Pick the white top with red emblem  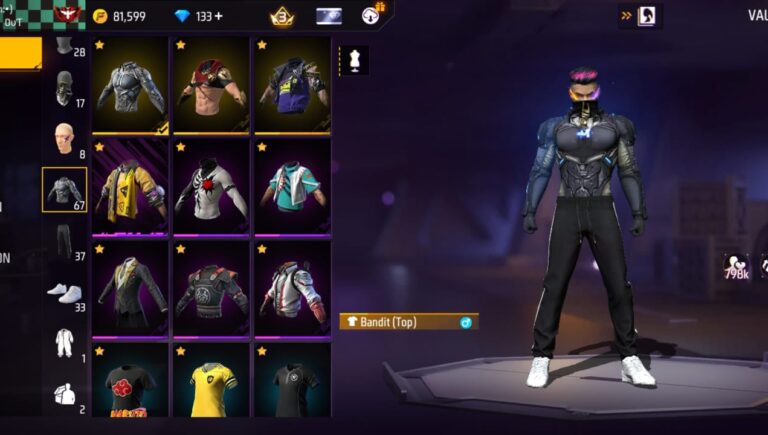(x=211, y=186)
